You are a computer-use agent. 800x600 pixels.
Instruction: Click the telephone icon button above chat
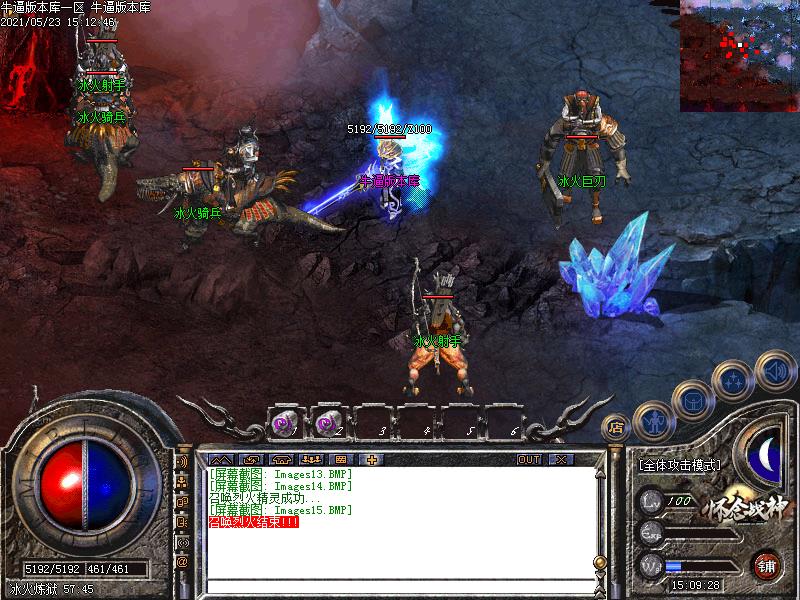[x=282, y=459]
